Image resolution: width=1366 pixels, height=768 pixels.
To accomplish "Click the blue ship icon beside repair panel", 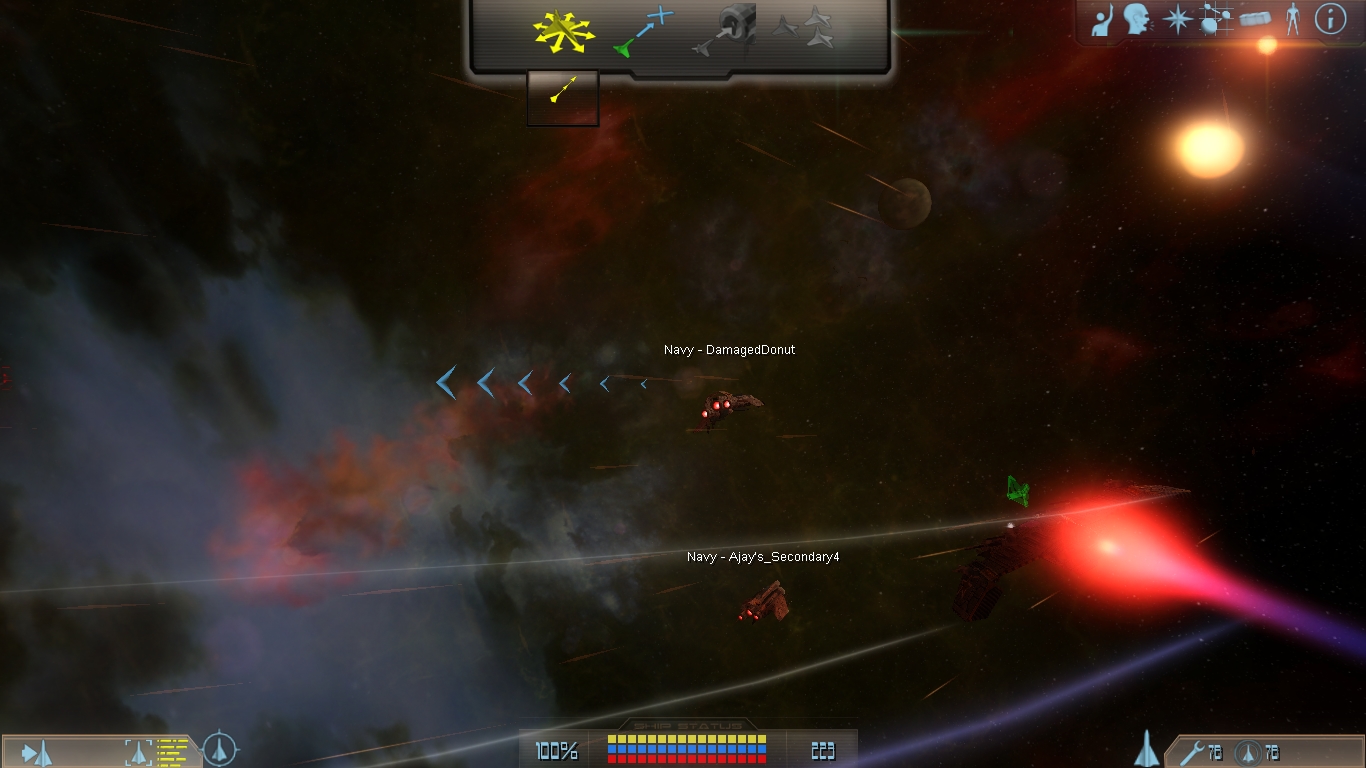I will coord(1147,748).
